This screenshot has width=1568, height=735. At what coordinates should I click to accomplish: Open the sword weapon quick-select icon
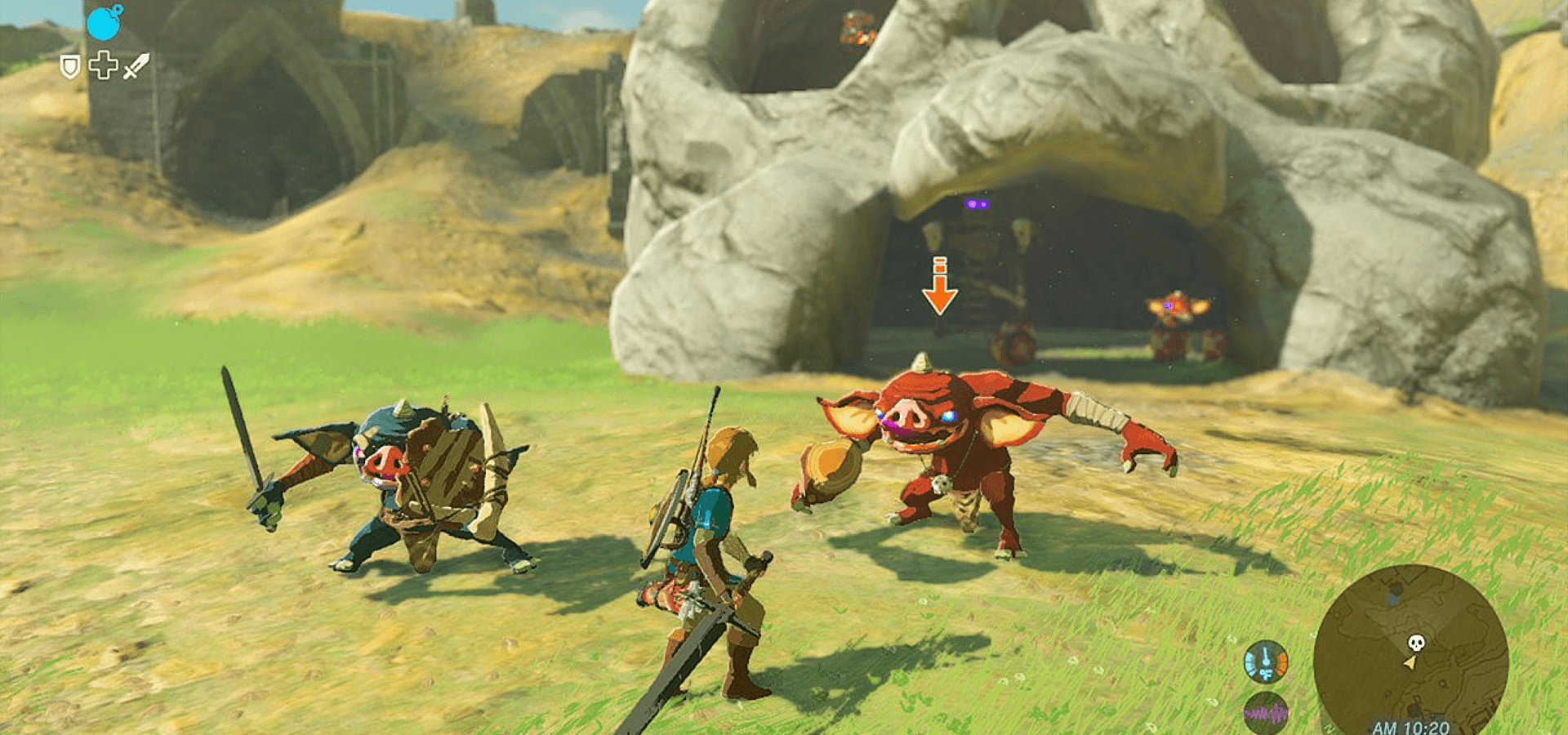(136, 66)
